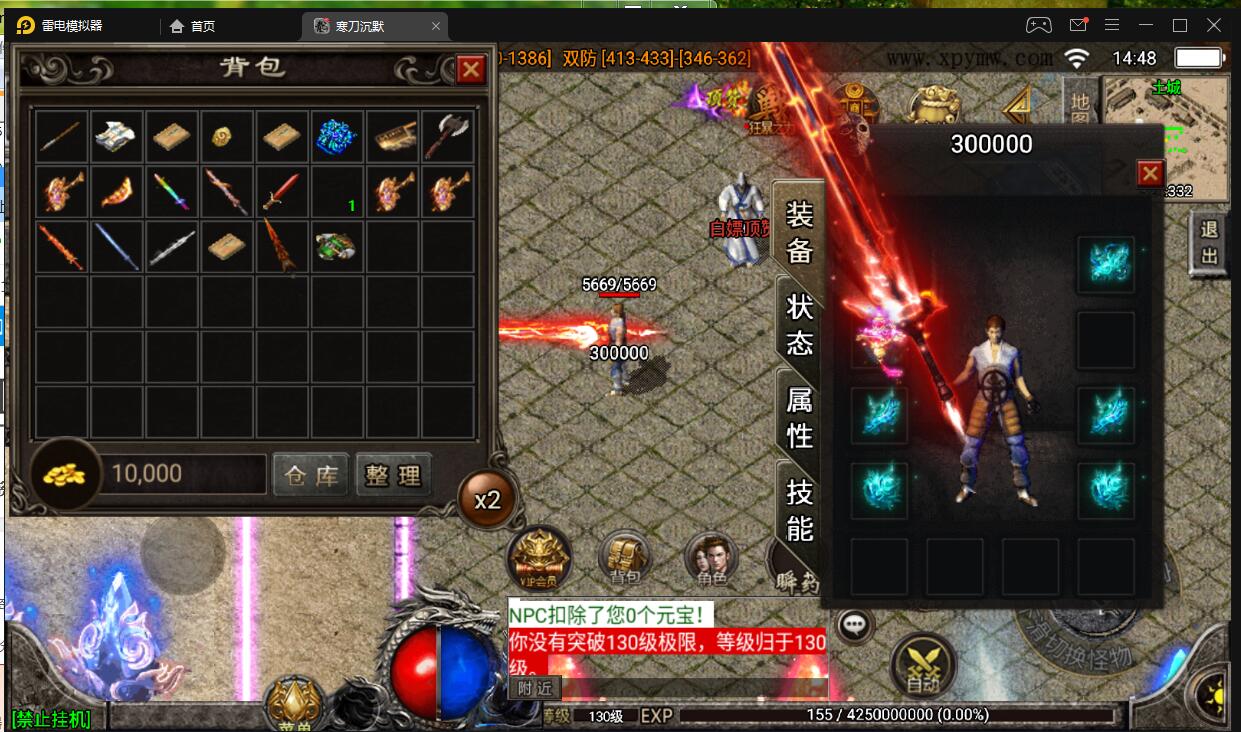Screen dimensions: 1241x732
Task: Open the VIP会员 membership icon
Action: click(x=539, y=556)
